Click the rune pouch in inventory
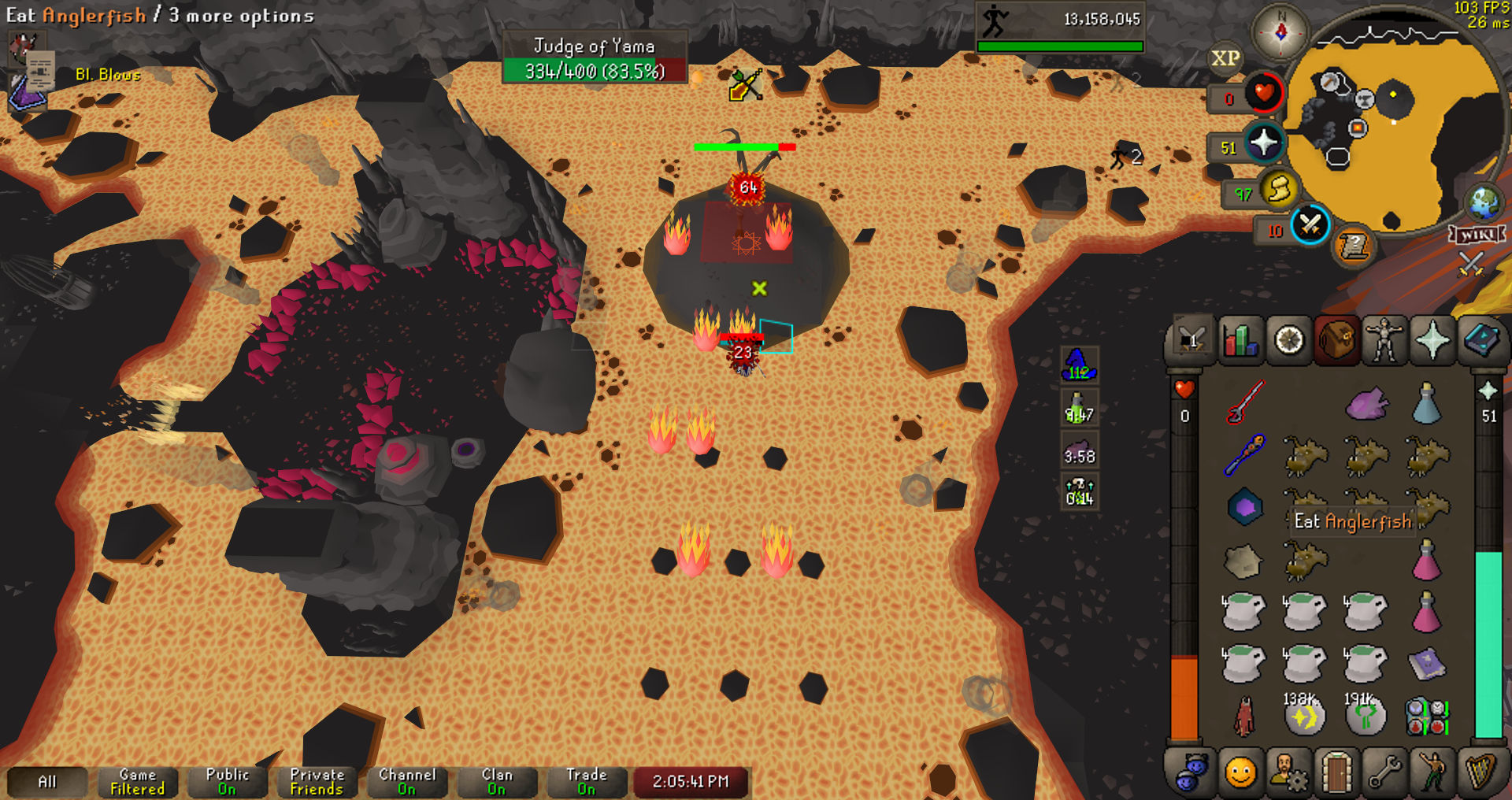Screen dimensions: 1512x800 [x=1426, y=717]
